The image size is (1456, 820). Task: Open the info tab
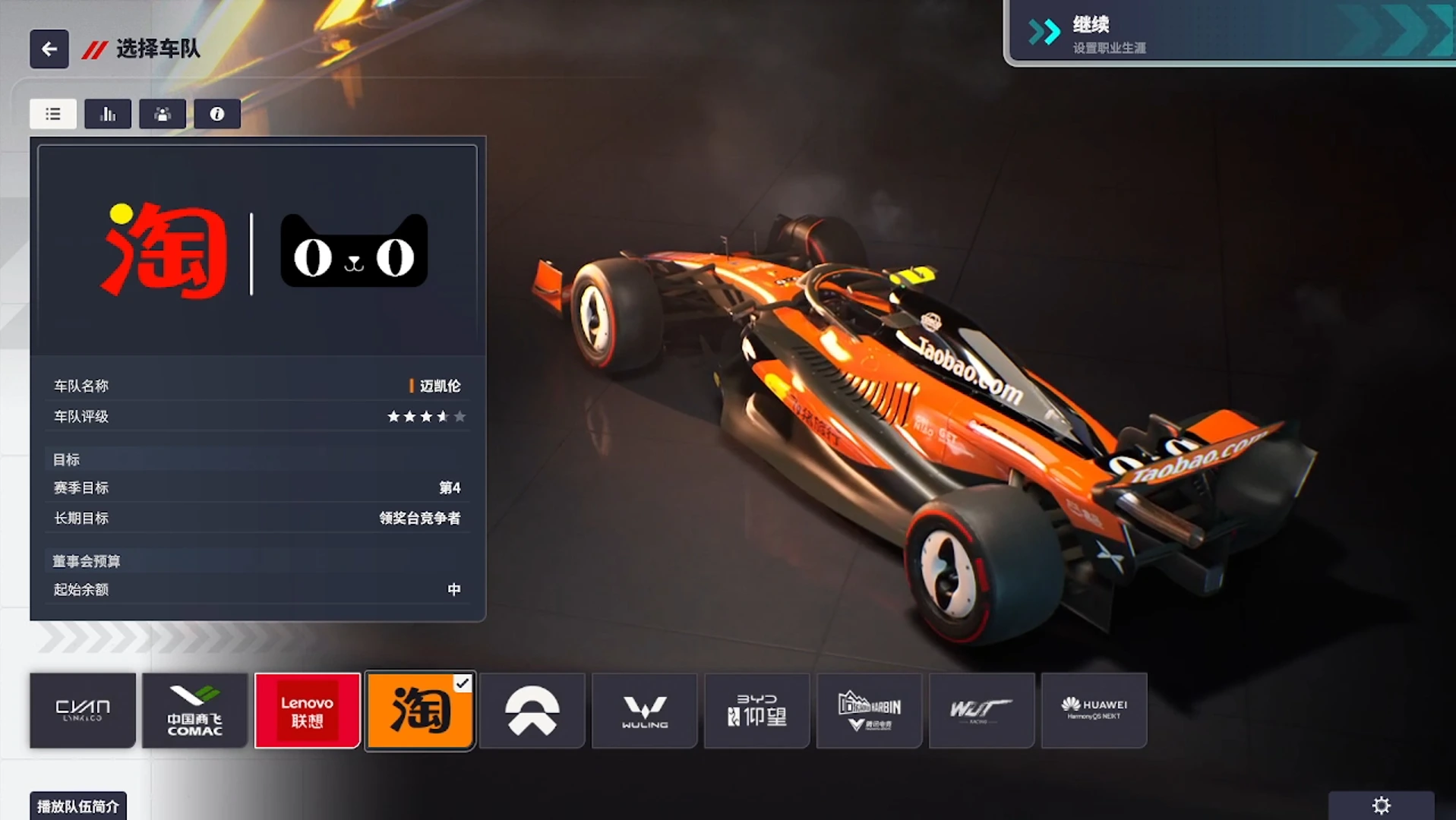tap(217, 114)
